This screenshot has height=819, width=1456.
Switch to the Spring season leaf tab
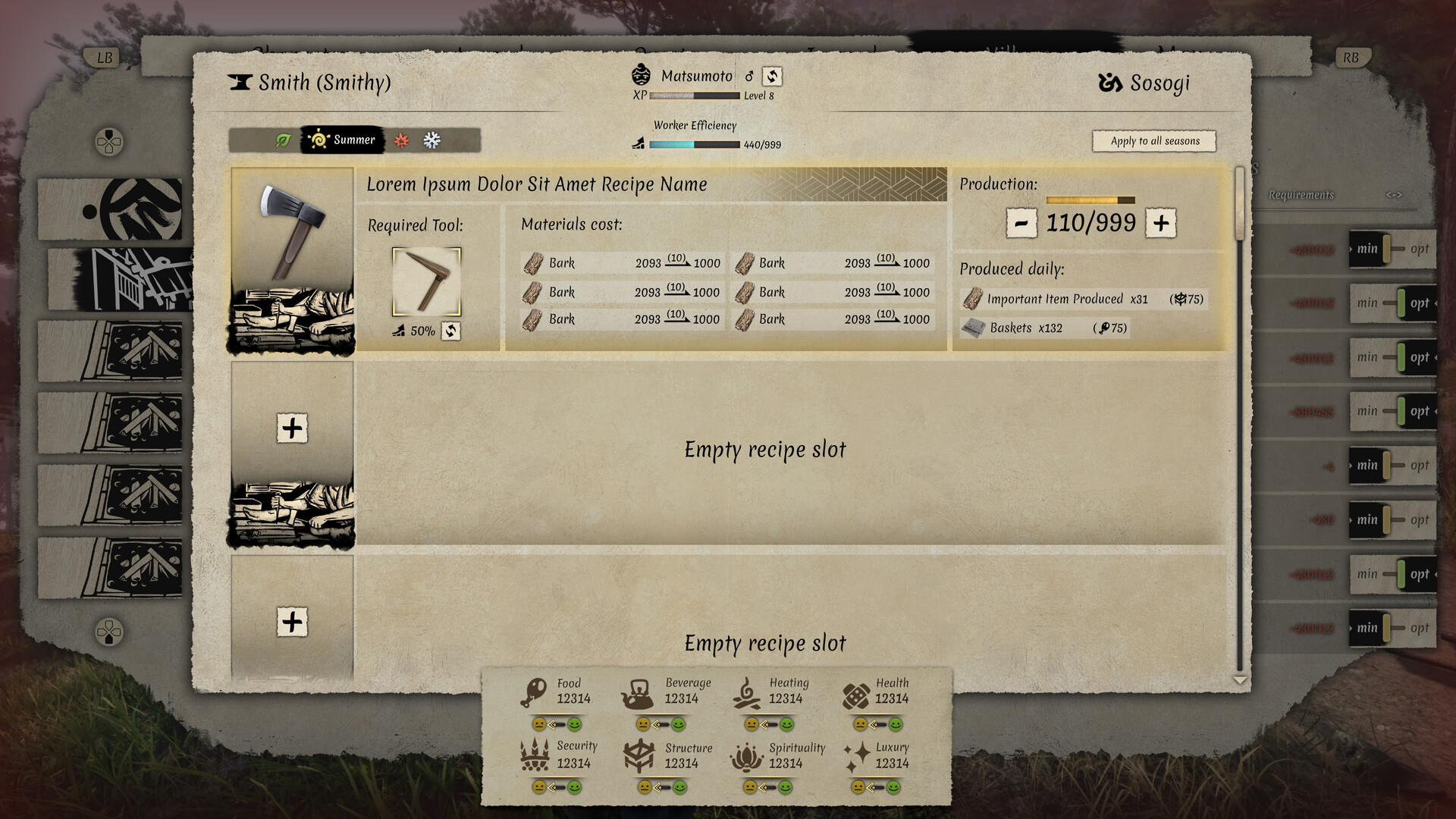[283, 140]
